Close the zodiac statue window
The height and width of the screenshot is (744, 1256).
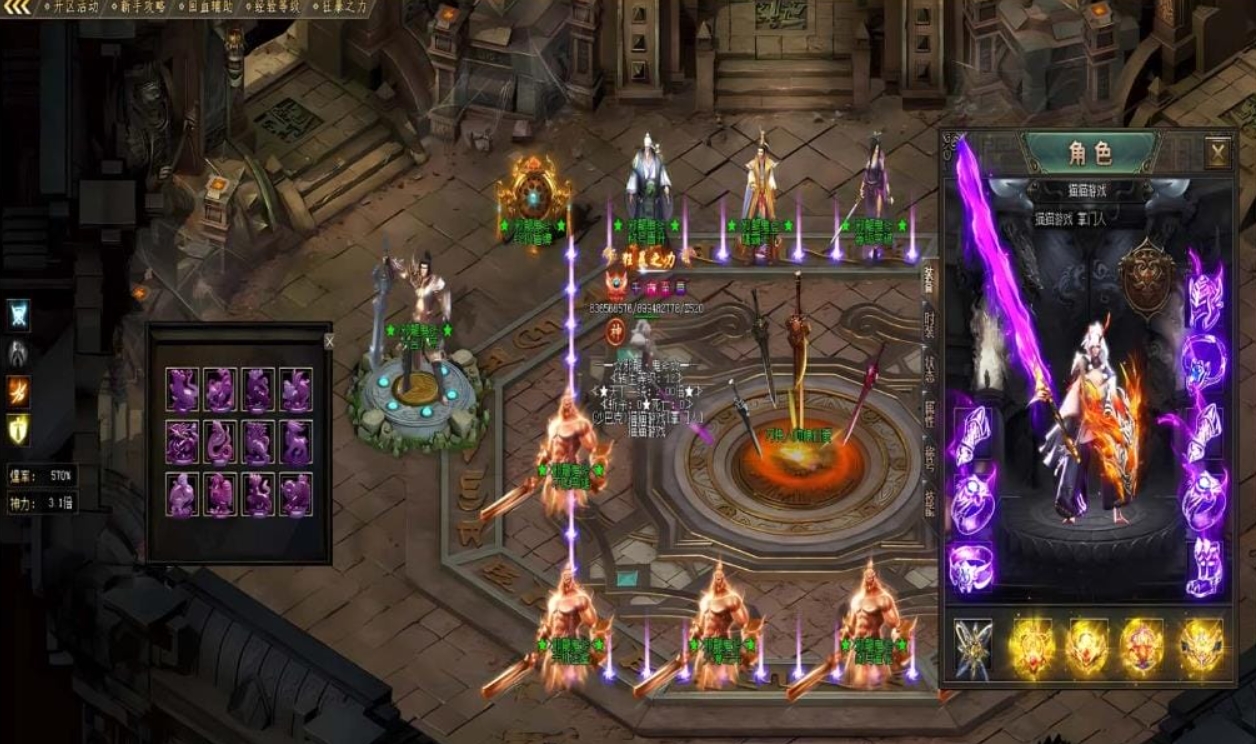point(329,341)
